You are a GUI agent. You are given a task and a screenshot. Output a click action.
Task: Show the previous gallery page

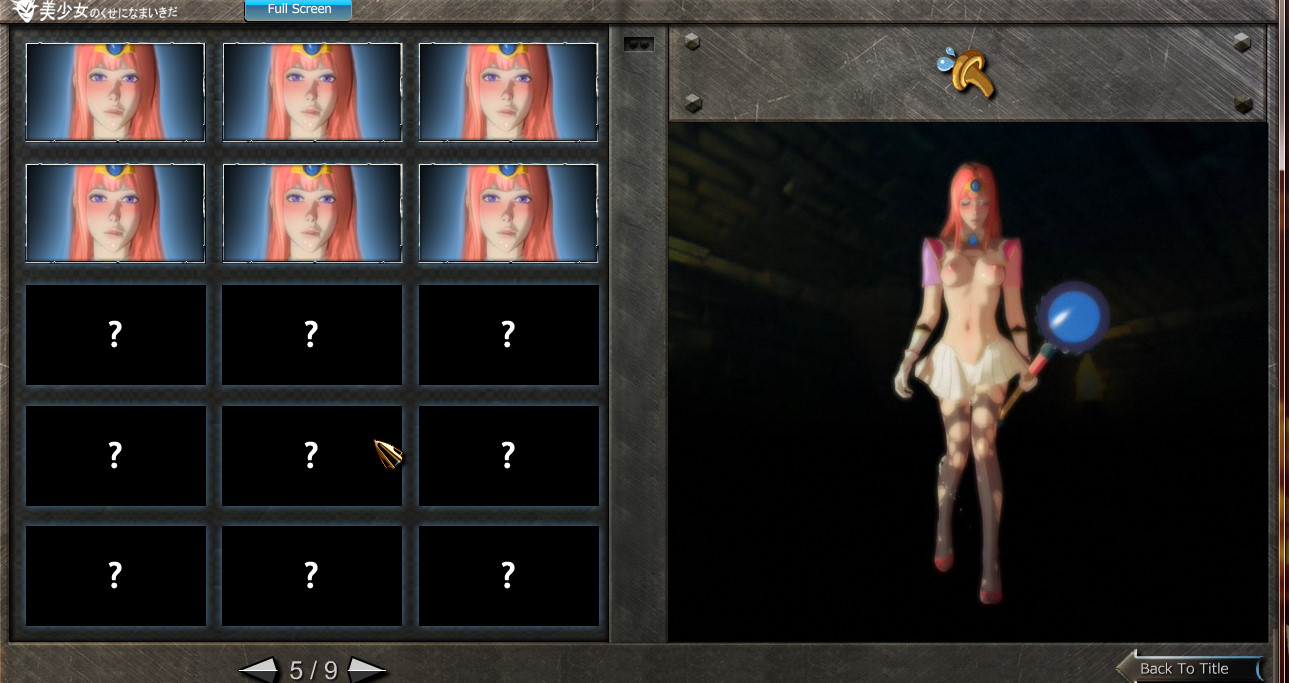click(259, 670)
